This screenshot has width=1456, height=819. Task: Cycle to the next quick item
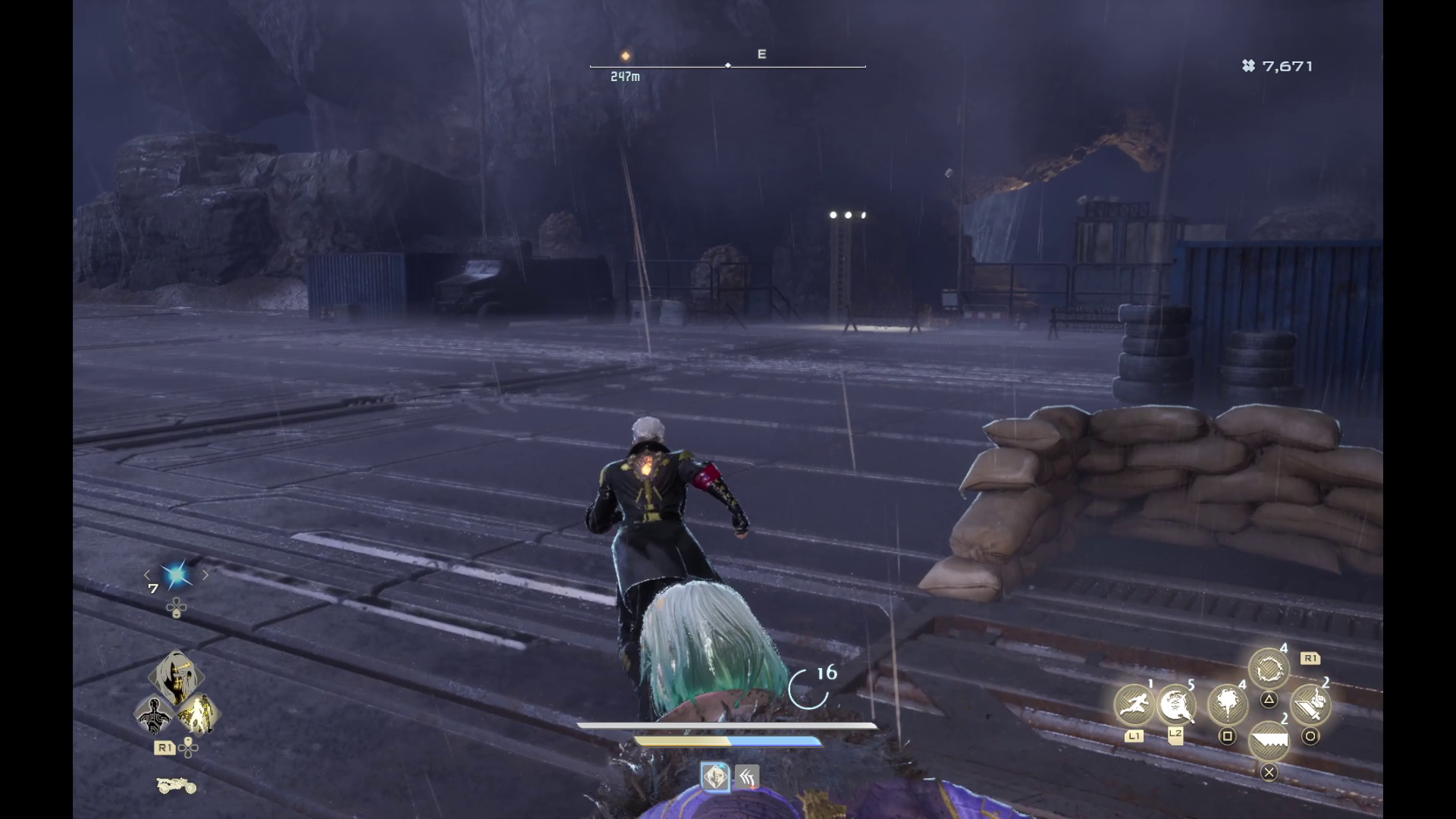[206, 576]
